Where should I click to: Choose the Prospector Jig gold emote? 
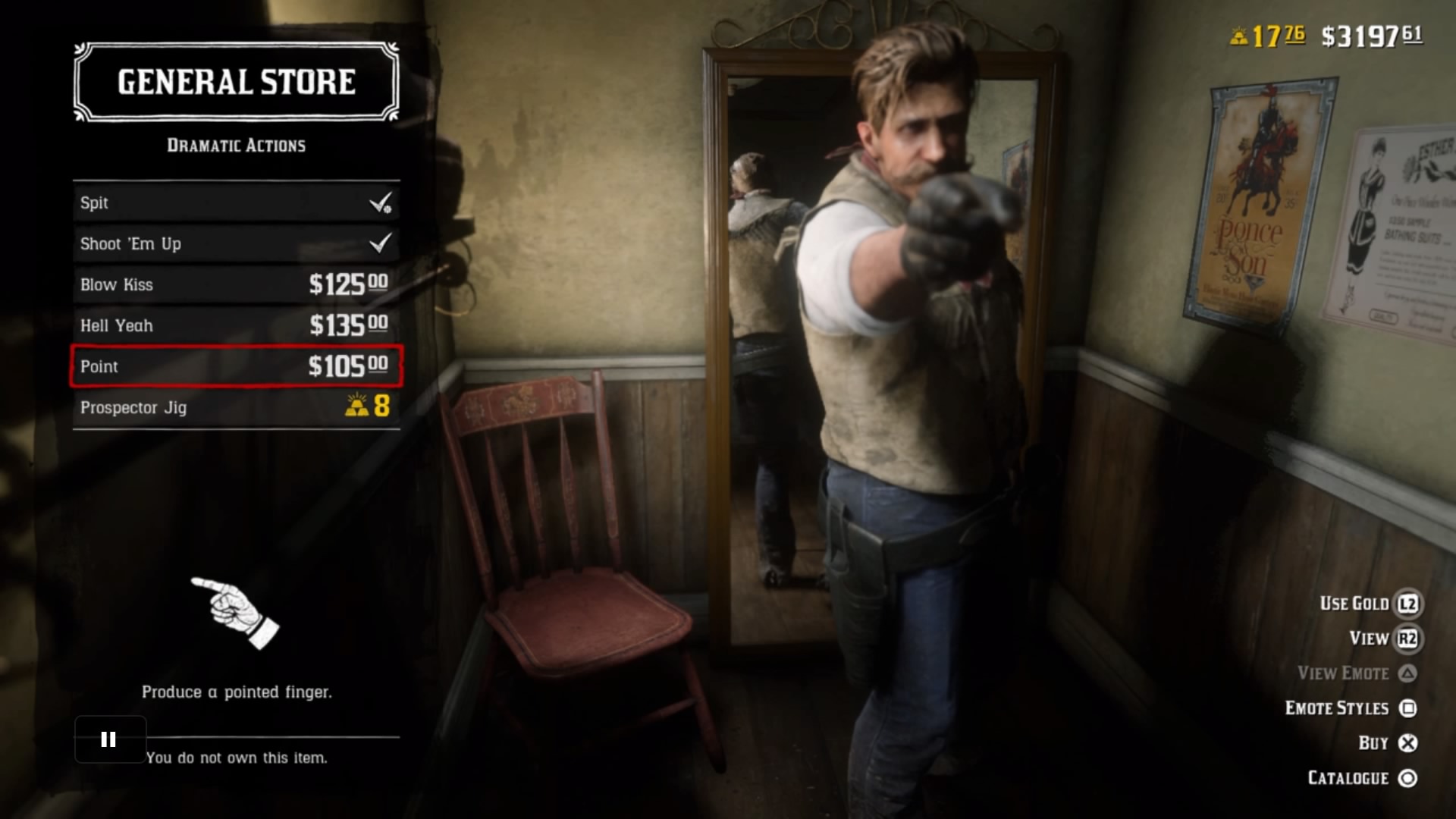pos(236,407)
